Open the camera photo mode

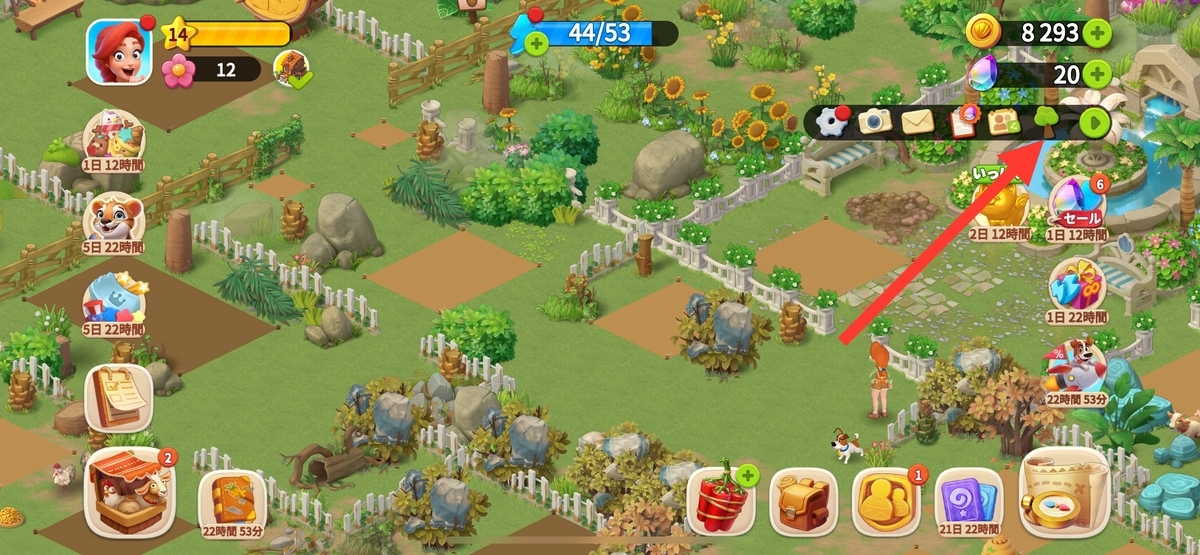[875, 122]
